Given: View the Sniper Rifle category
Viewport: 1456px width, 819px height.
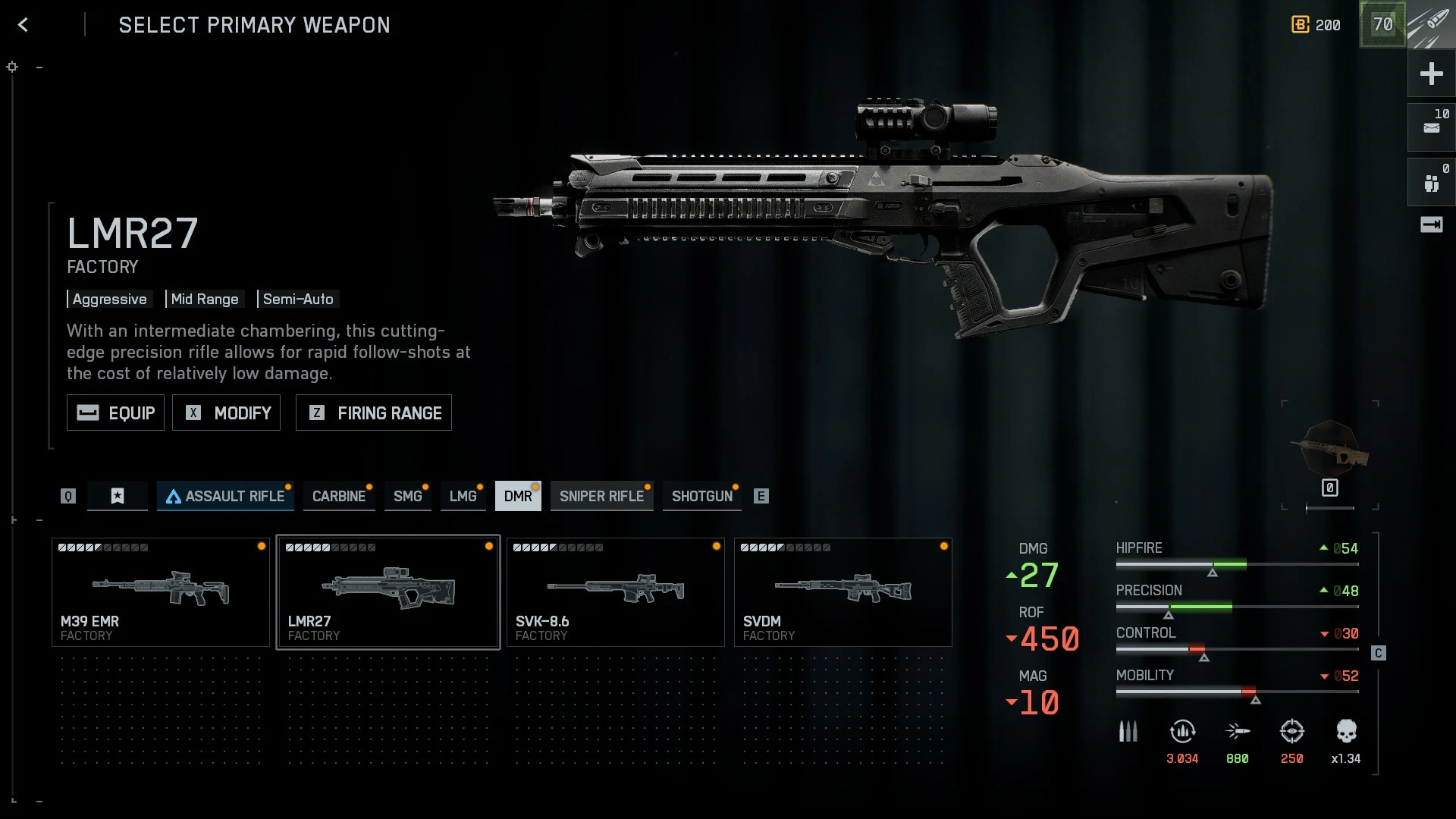Looking at the screenshot, I should click(x=601, y=496).
